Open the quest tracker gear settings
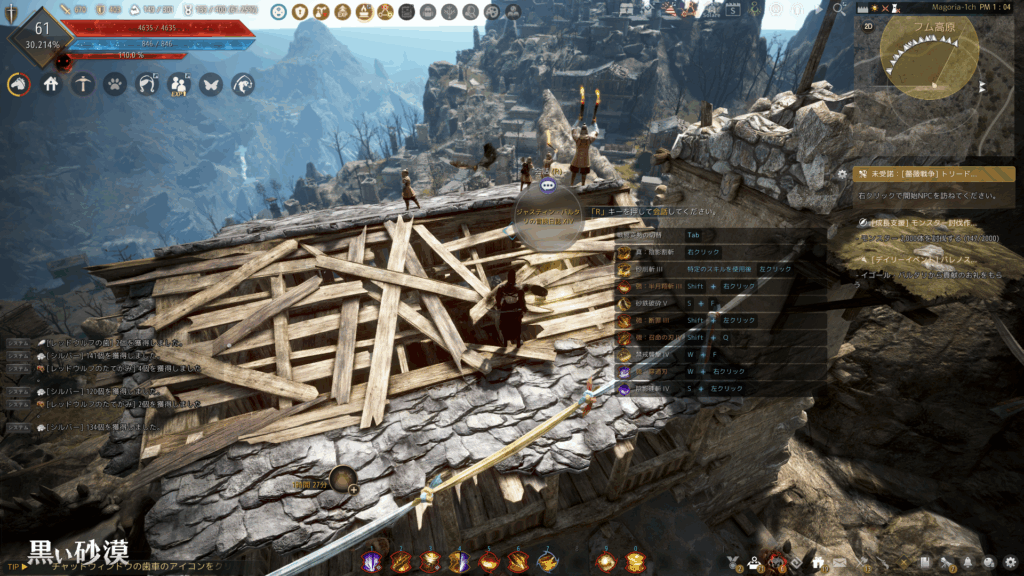This screenshot has width=1024, height=576. coord(842,173)
